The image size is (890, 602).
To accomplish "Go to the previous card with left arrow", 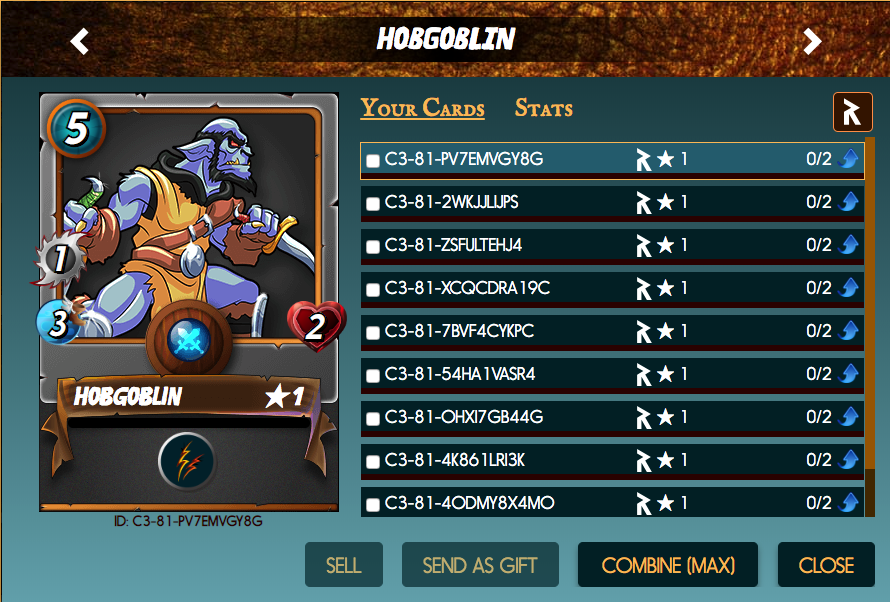I will click(80, 41).
